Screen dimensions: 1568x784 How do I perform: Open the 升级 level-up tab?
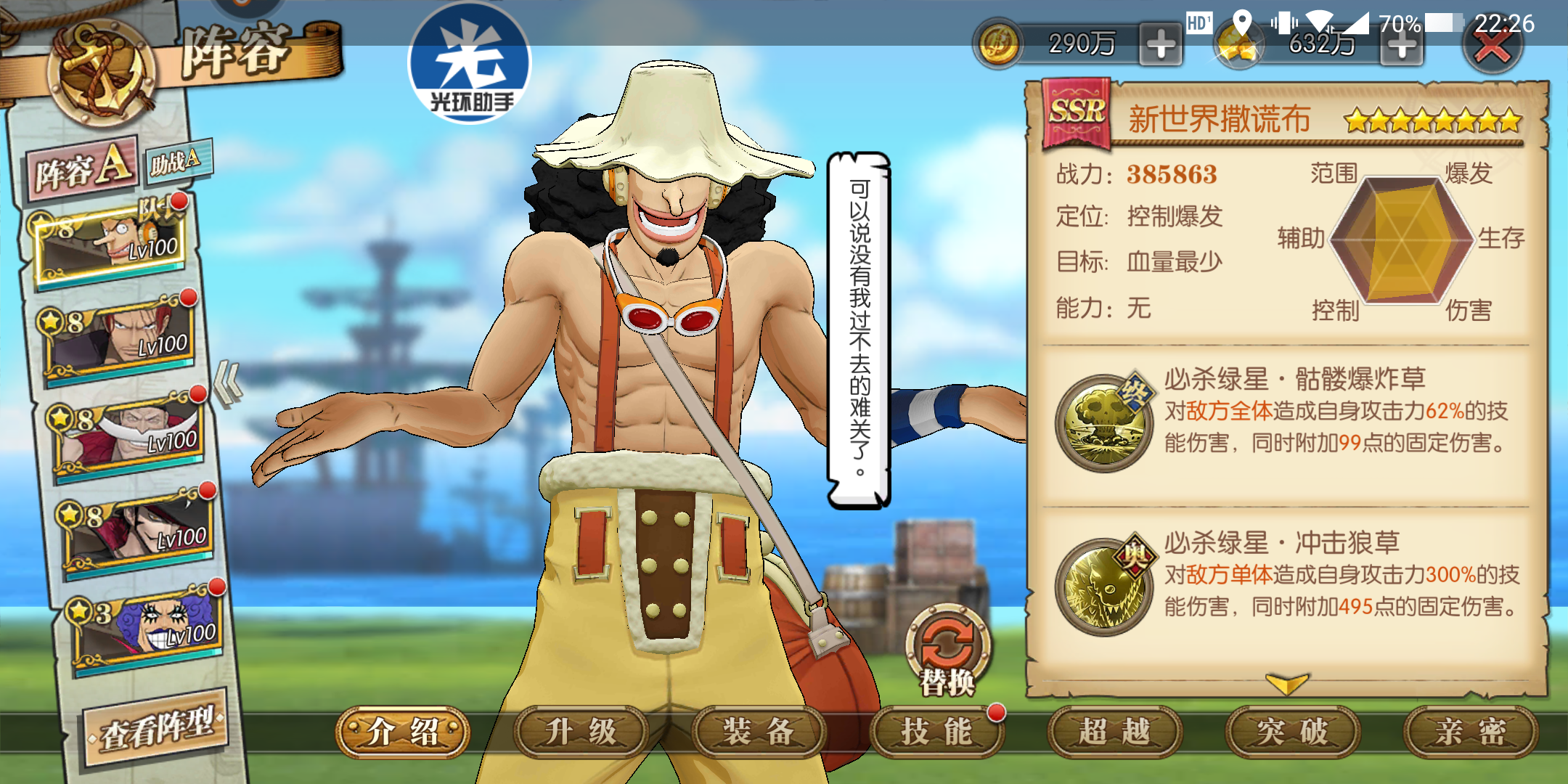pyautogui.click(x=581, y=732)
